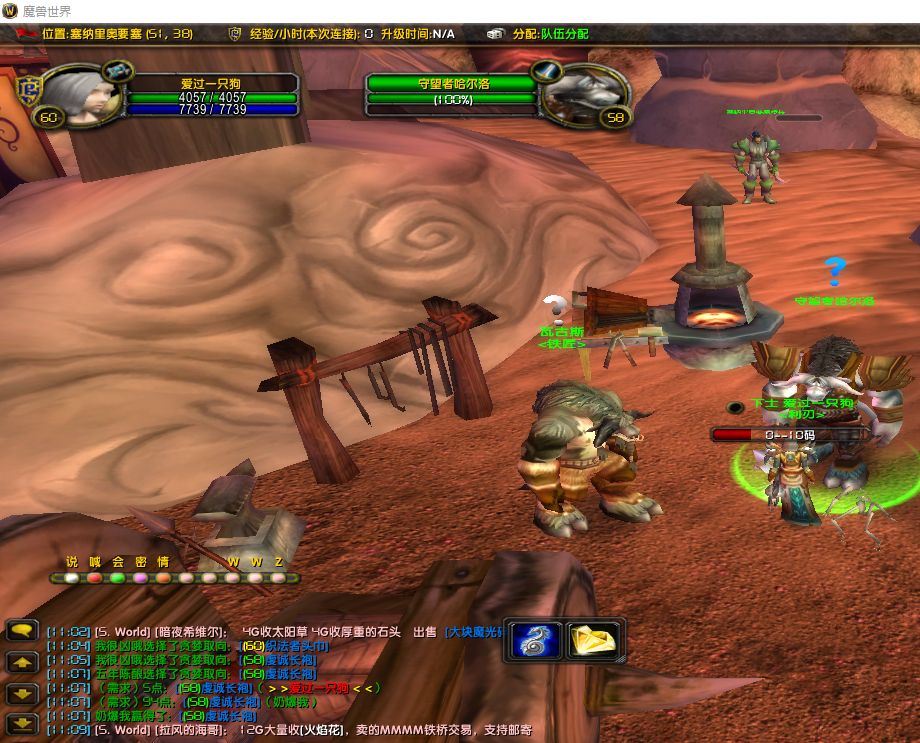The image size is (920, 743).
Task: Select the Z channel shortcut button
Action: tap(279, 577)
